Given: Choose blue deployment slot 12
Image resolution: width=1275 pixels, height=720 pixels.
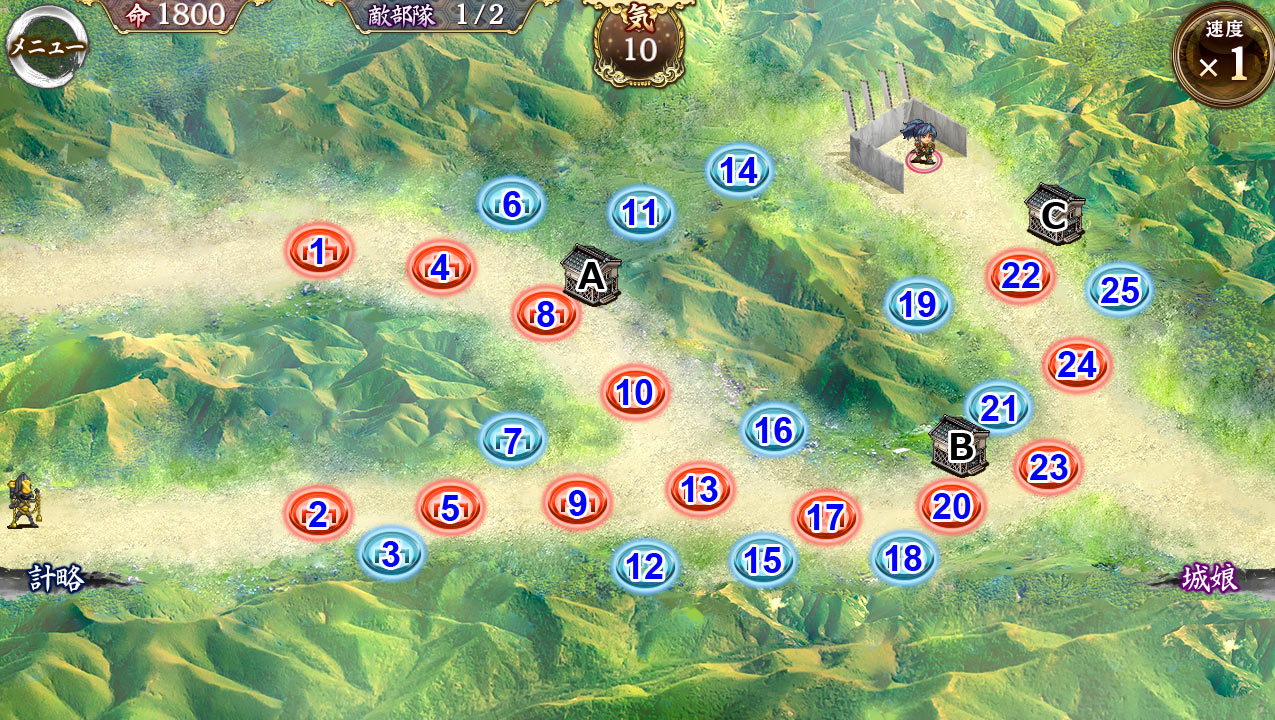Looking at the screenshot, I should click(645, 567).
